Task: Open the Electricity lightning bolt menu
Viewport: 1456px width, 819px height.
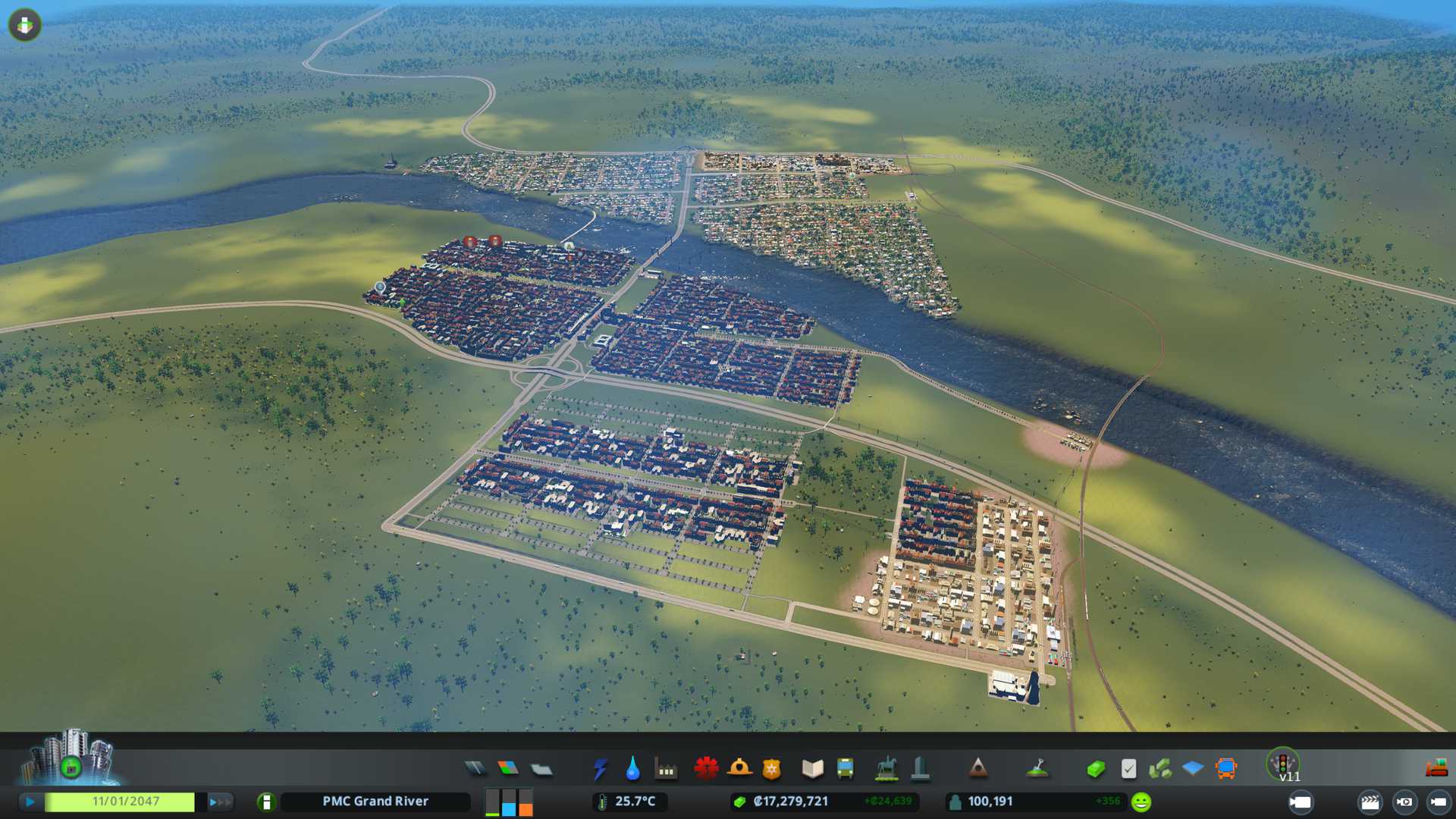Action: (600, 769)
